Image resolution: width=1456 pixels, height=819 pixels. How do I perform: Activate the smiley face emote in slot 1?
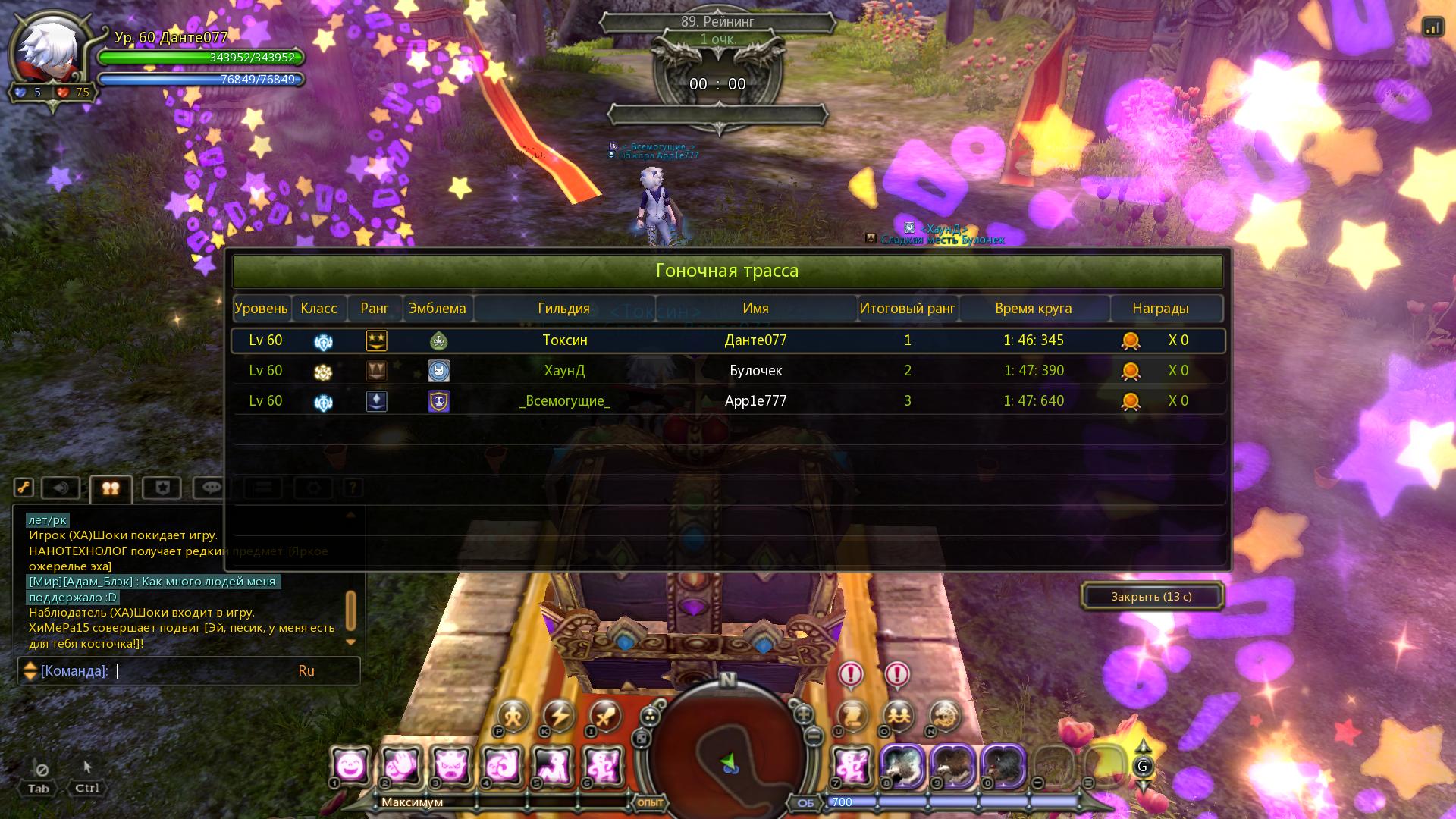[x=351, y=766]
